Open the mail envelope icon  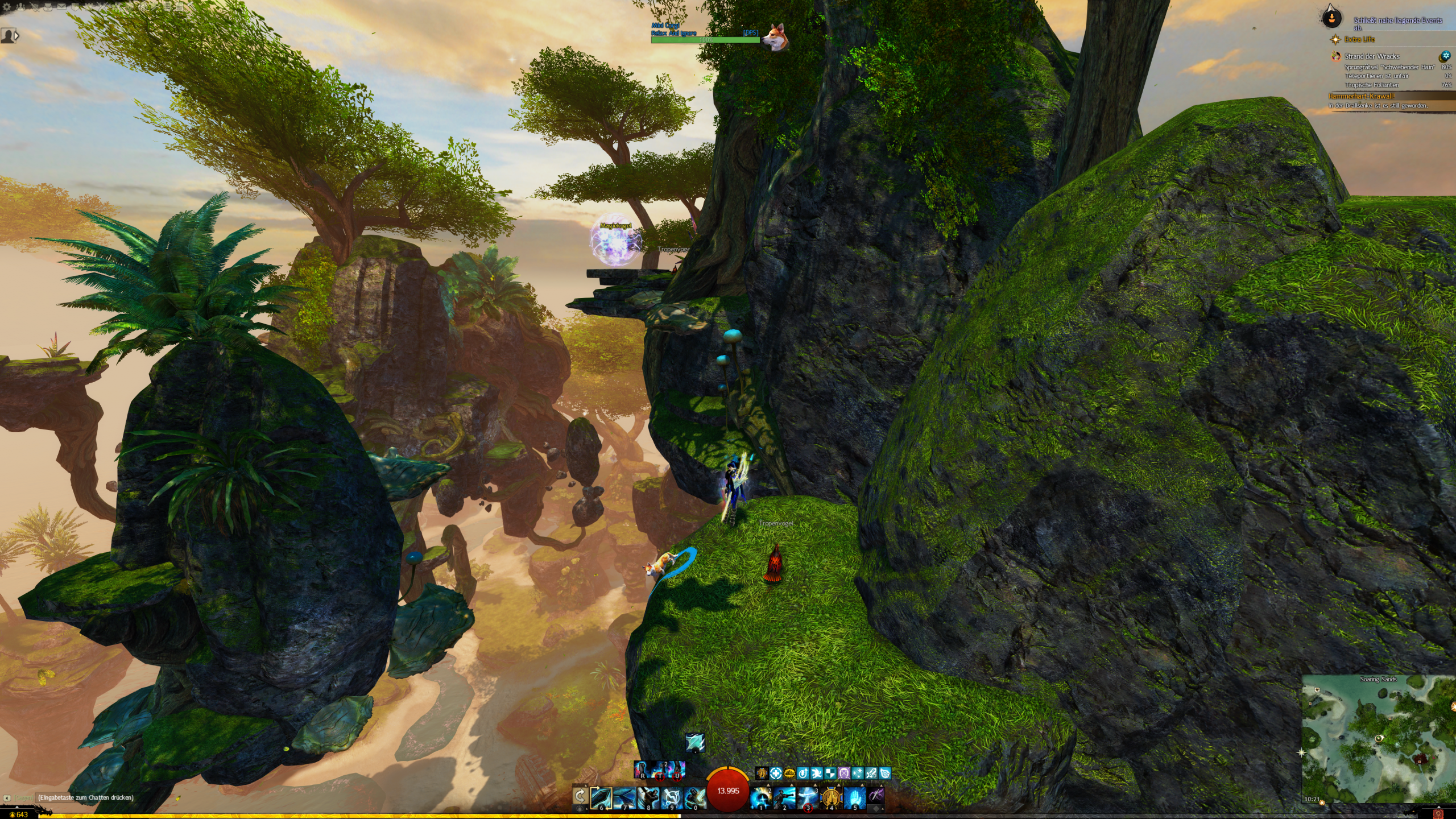coord(61,7)
